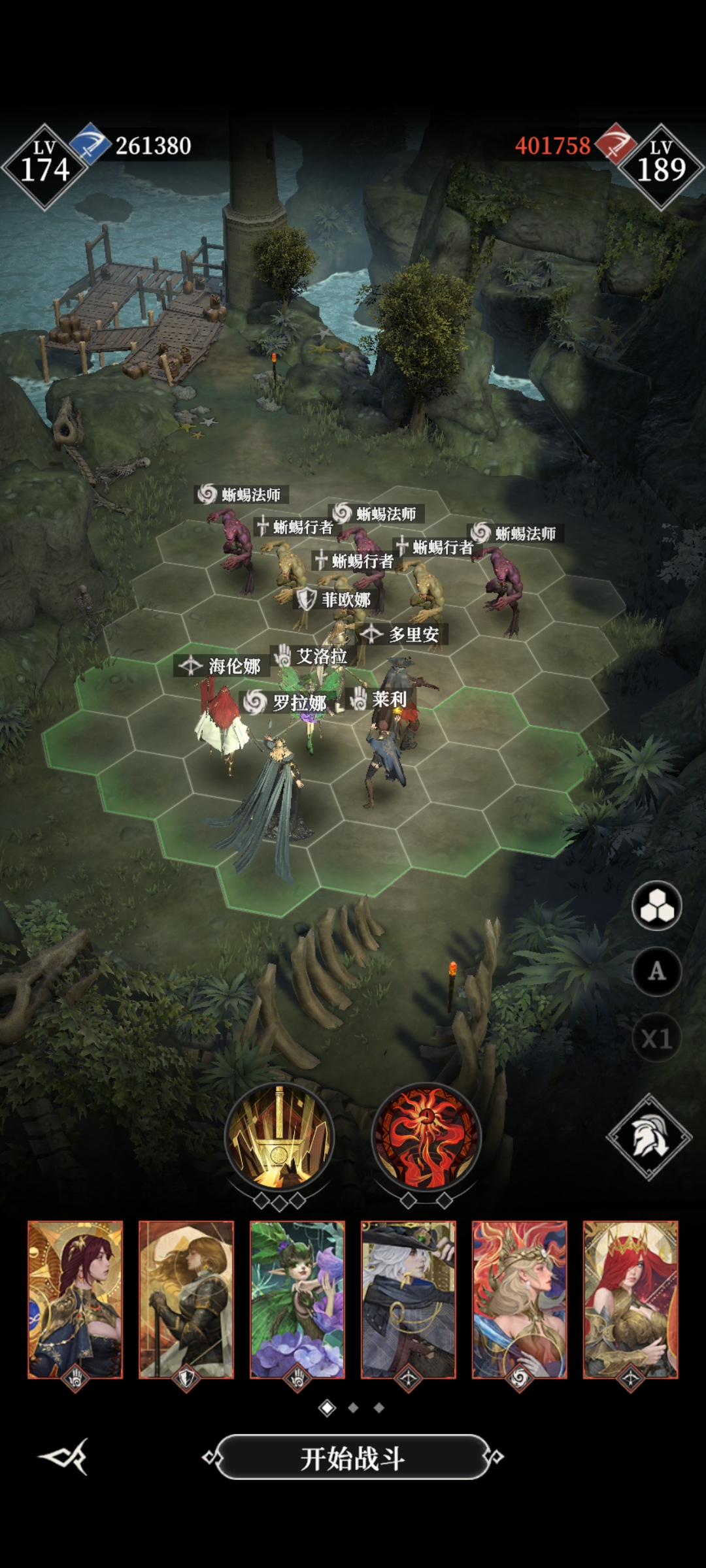
Task: Open the hexagon formation button
Action: tap(656, 906)
